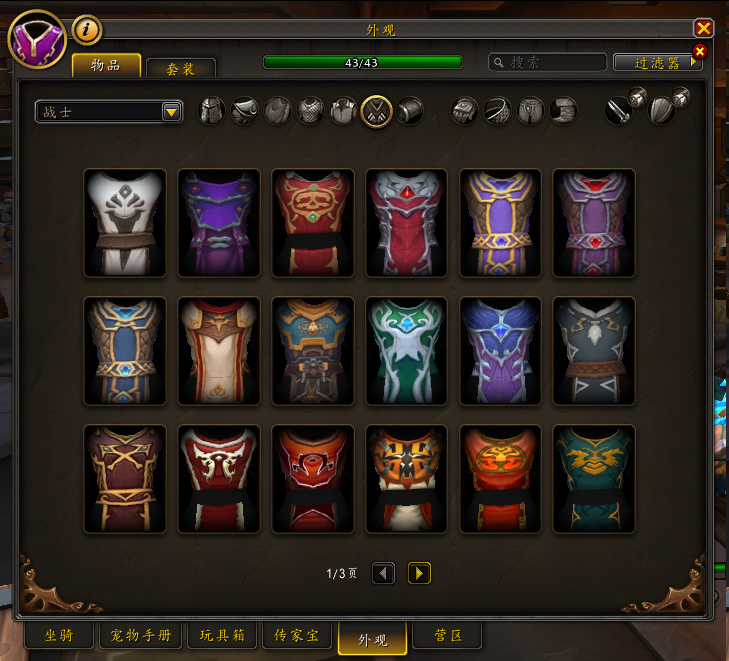
Task: Go to the previous appearance page
Action: 383,573
